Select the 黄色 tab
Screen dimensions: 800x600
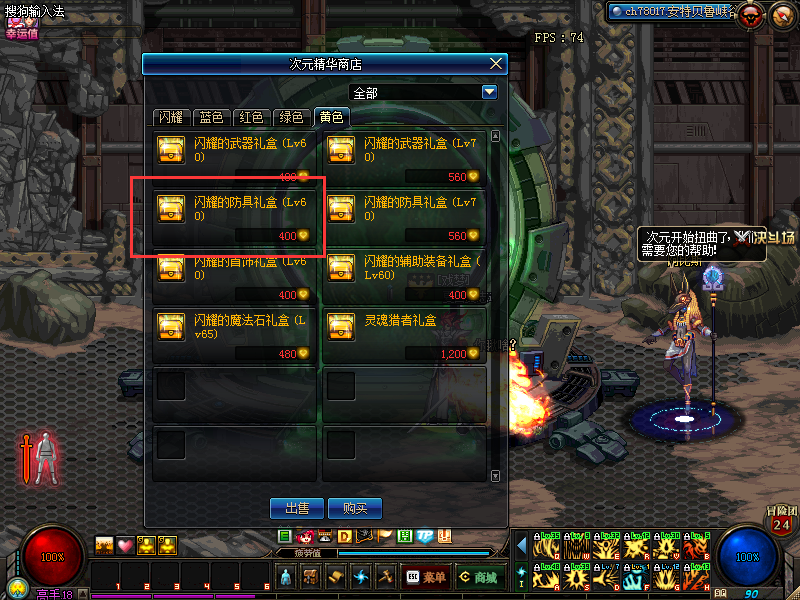pos(331,117)
